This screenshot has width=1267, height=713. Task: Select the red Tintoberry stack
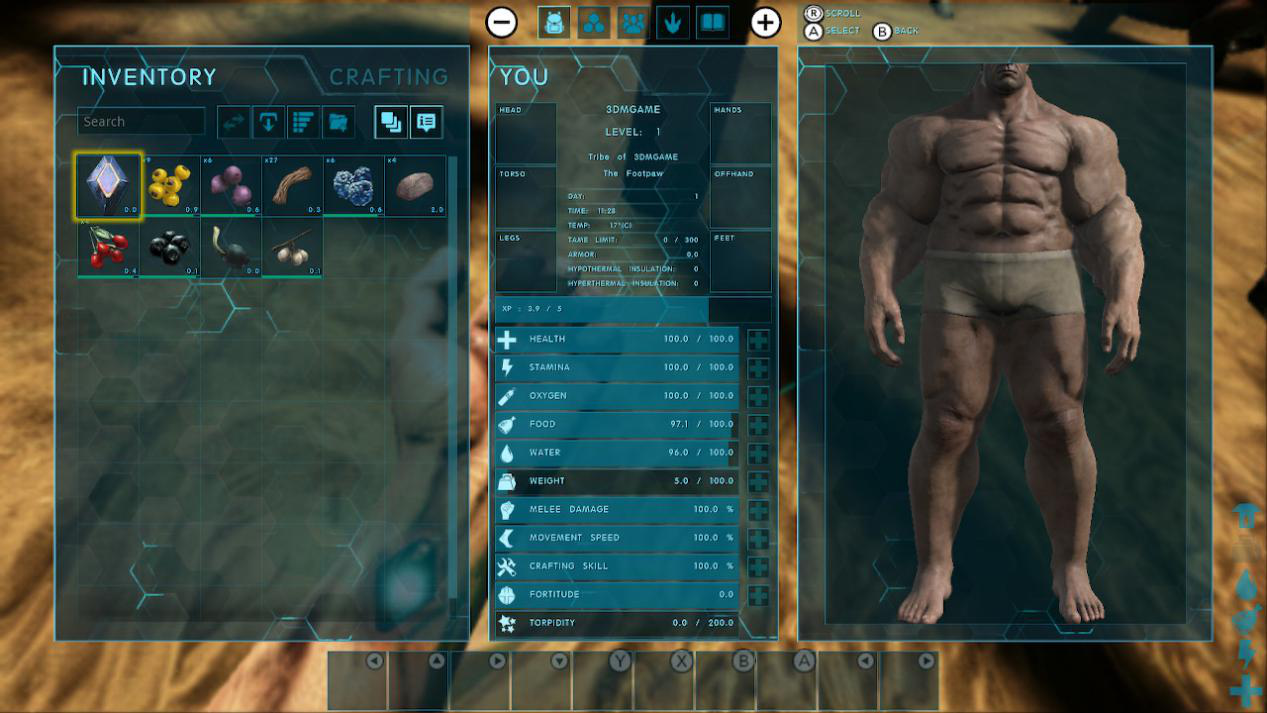108,247
